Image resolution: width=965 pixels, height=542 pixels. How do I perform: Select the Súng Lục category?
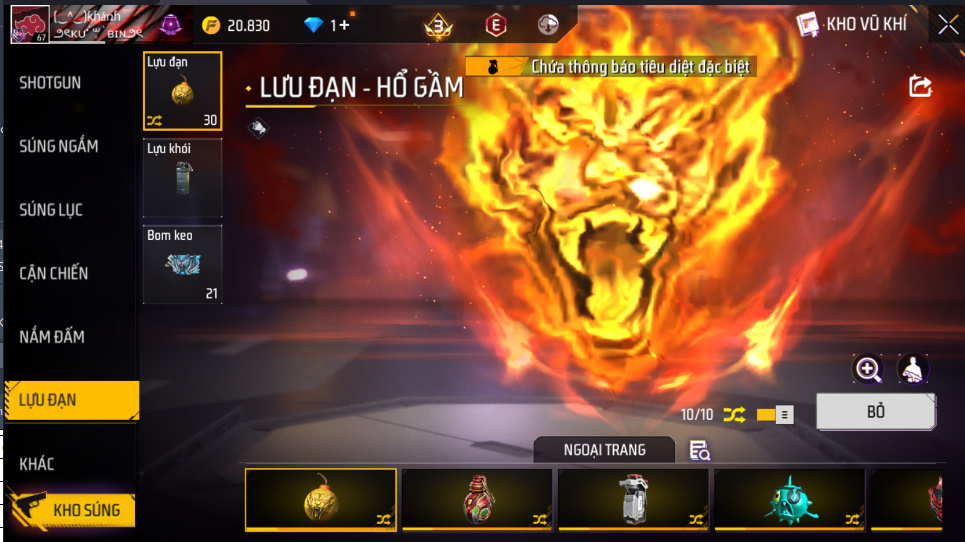51,210
